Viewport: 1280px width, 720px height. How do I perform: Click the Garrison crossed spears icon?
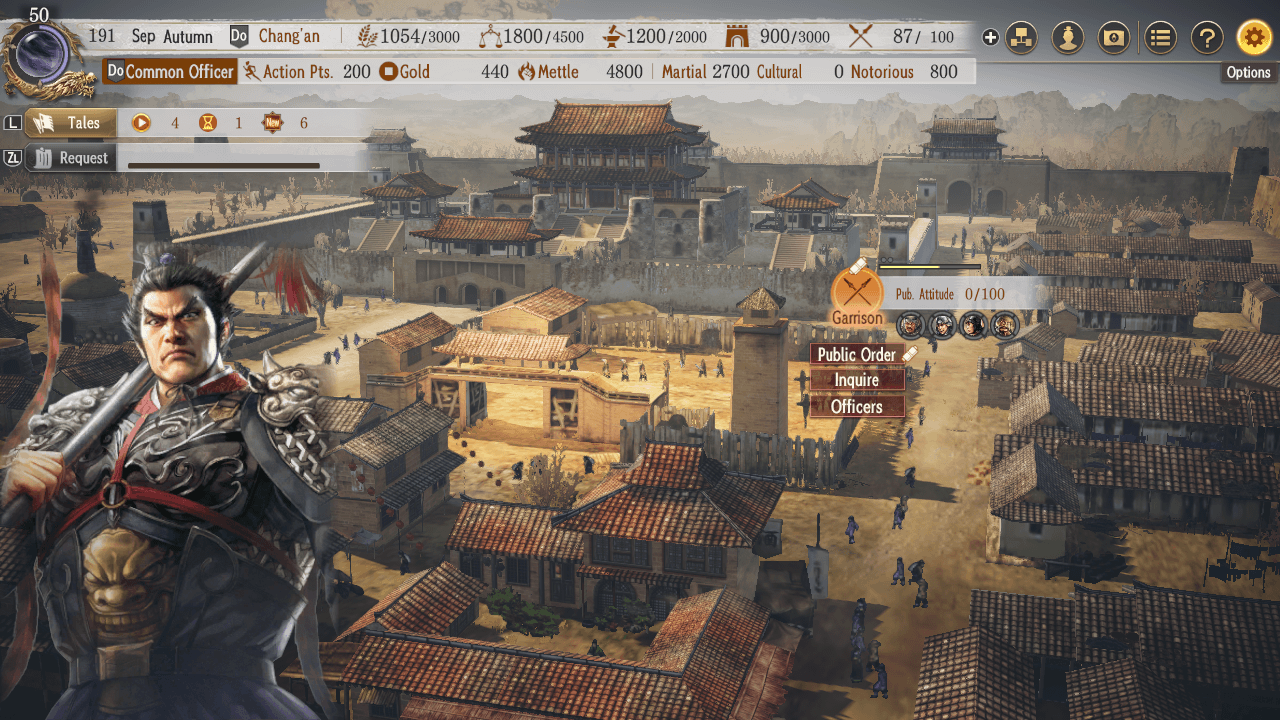857,292
